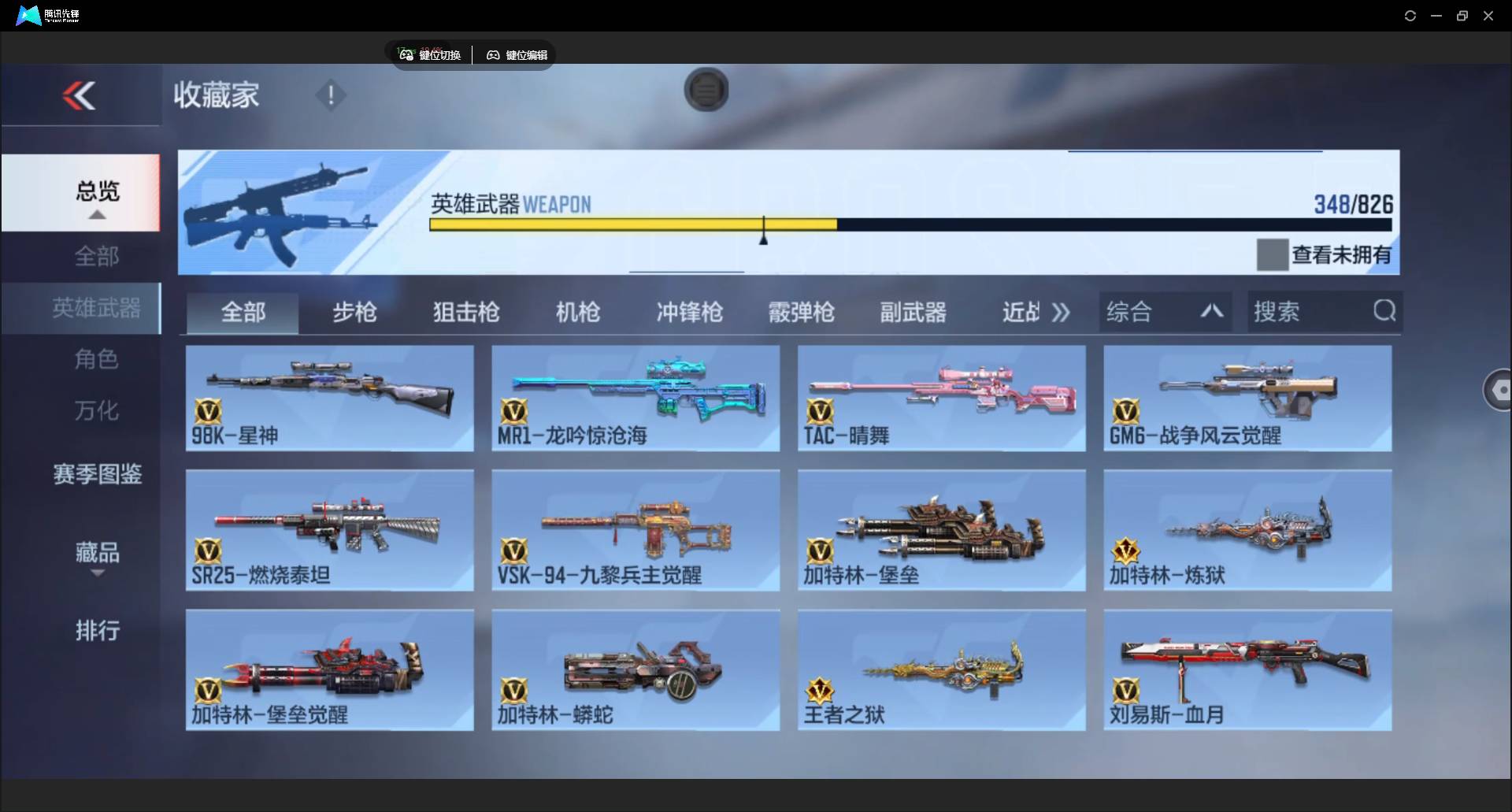Open the search magnifier icon
The image size is (1512, 812).
pos(1384,311)
